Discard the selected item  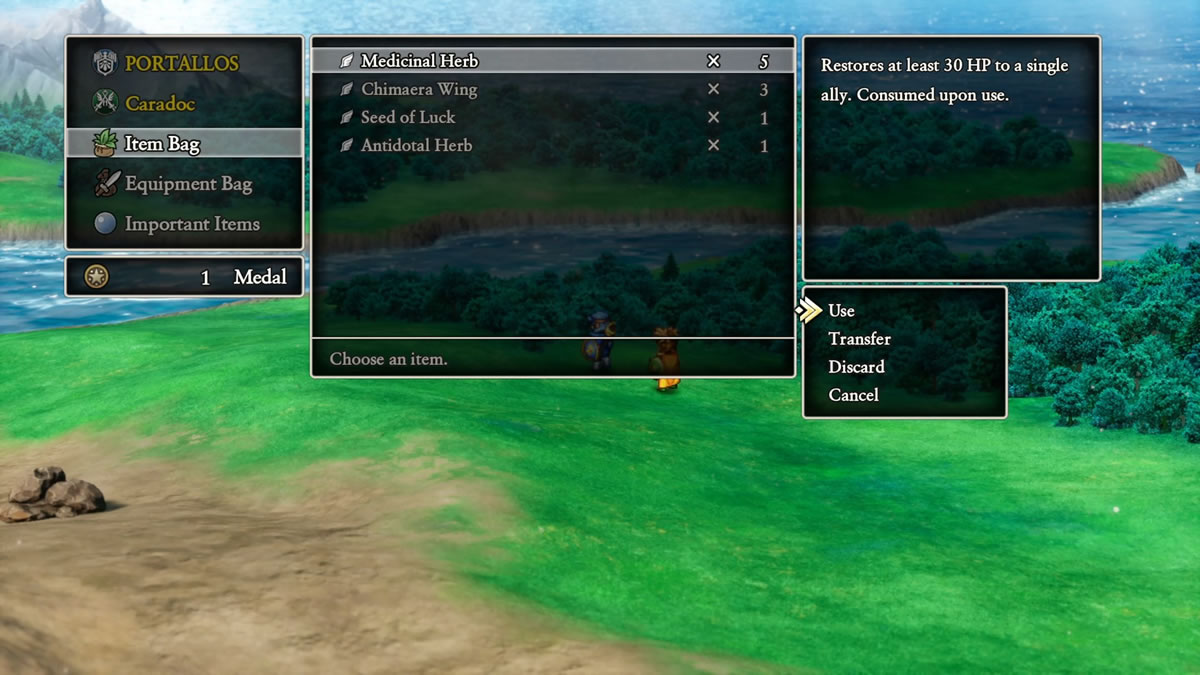click(856, 367)
